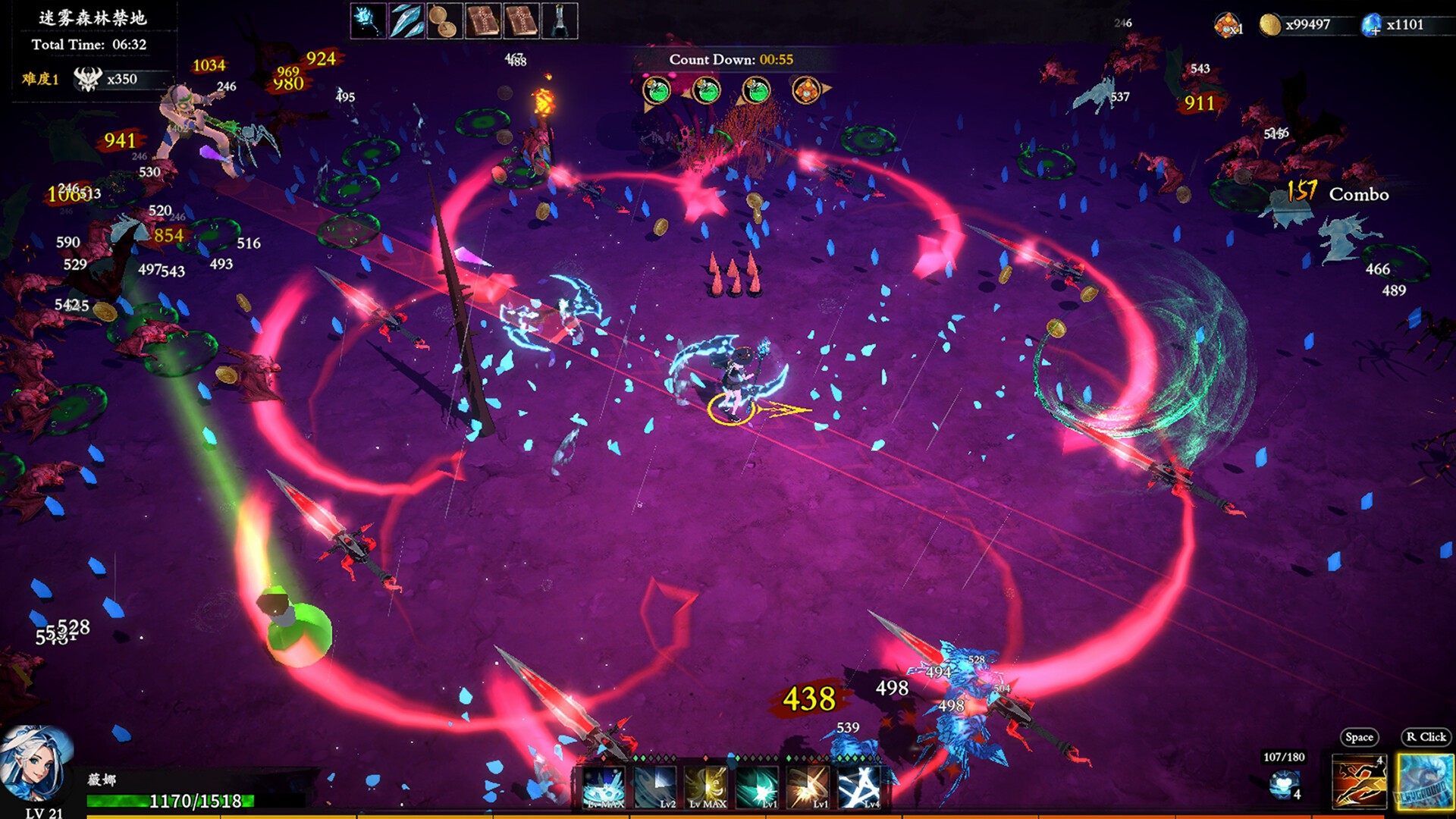Click the skull icon beside 难度1
This screenshot has width=1456, height=819.
tap(89, 80)
